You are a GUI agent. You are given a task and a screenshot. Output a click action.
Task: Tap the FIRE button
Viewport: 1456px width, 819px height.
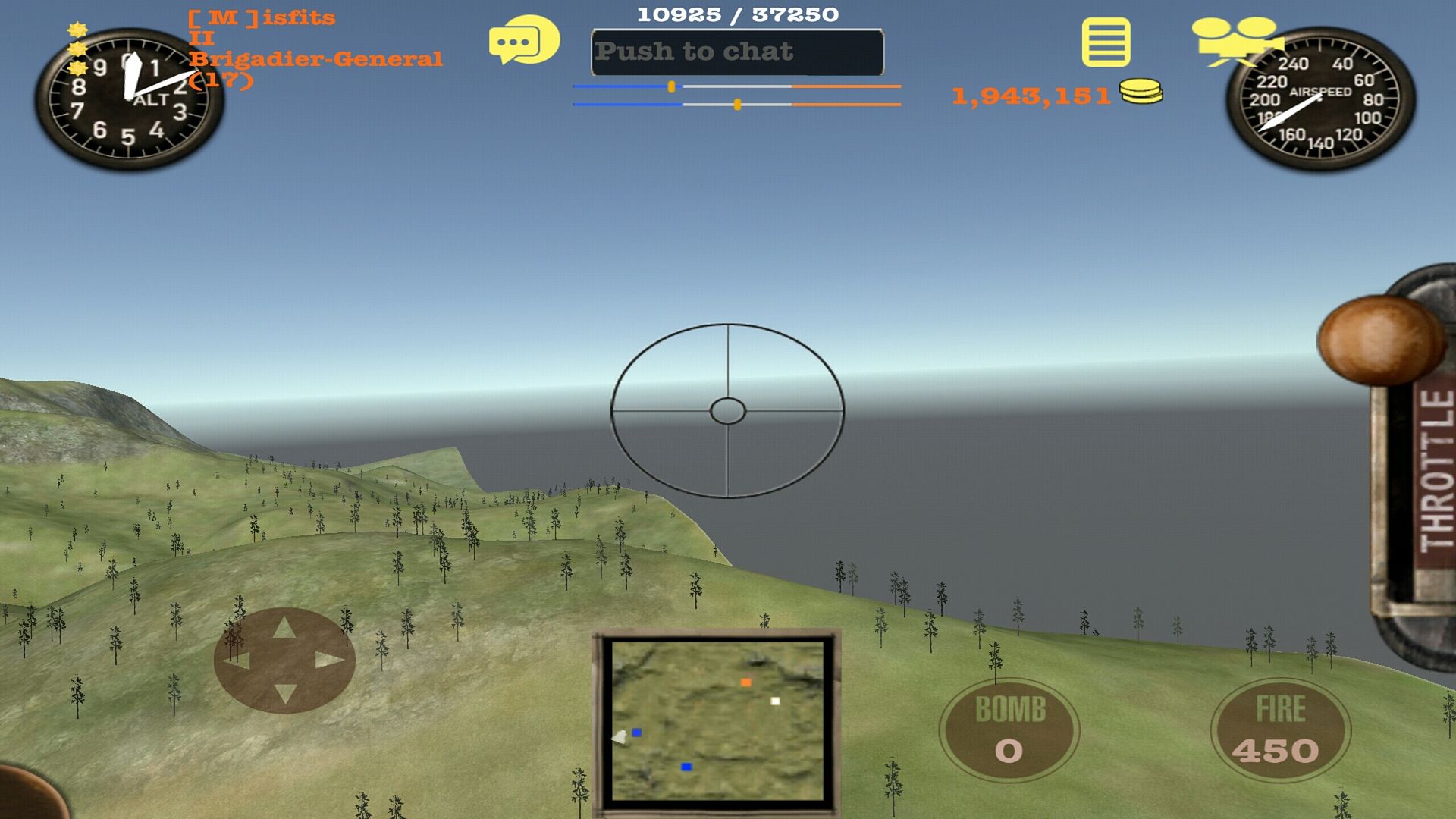point(1280,730)
